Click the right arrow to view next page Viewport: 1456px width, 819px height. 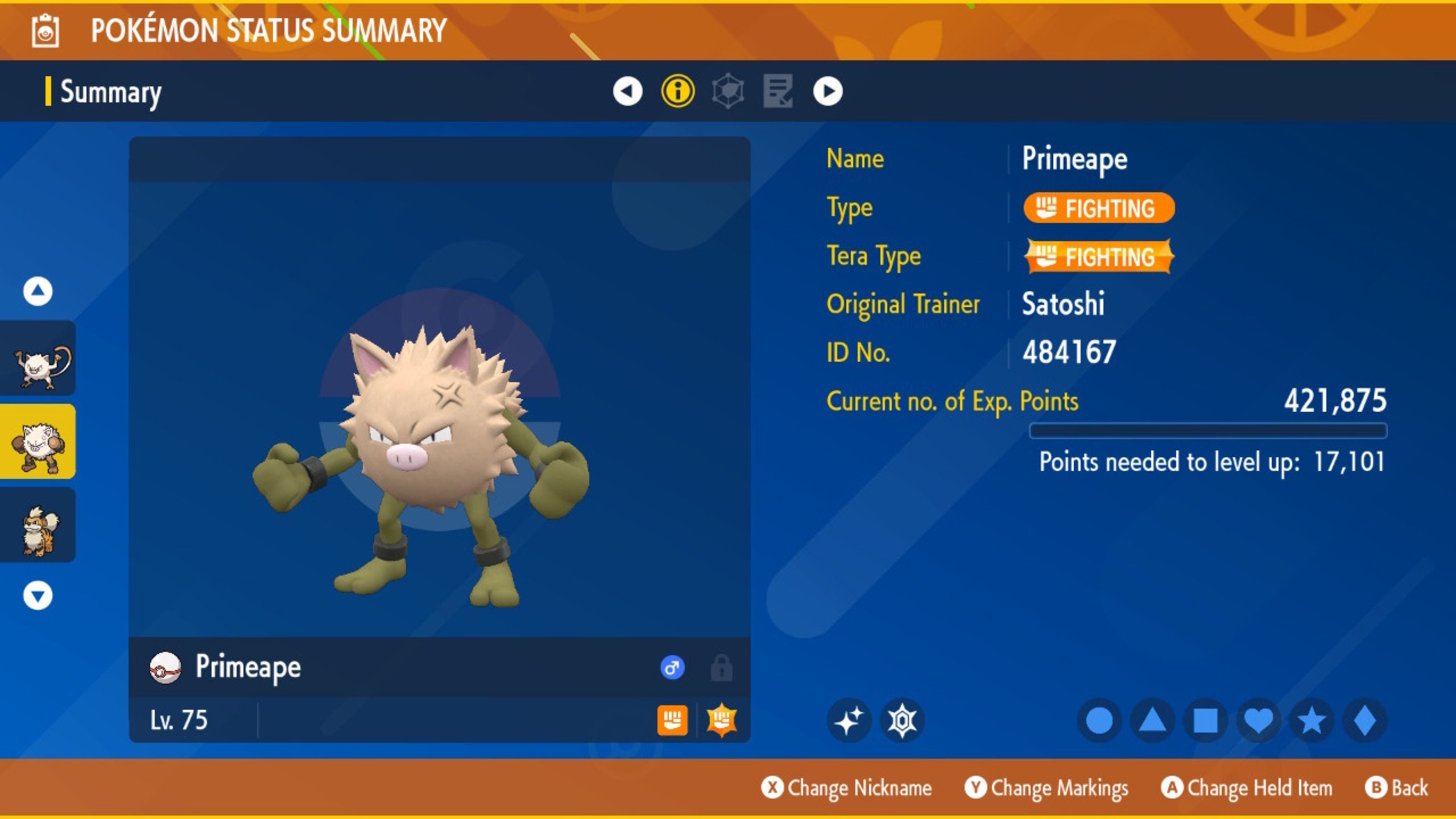coord(828,93)
